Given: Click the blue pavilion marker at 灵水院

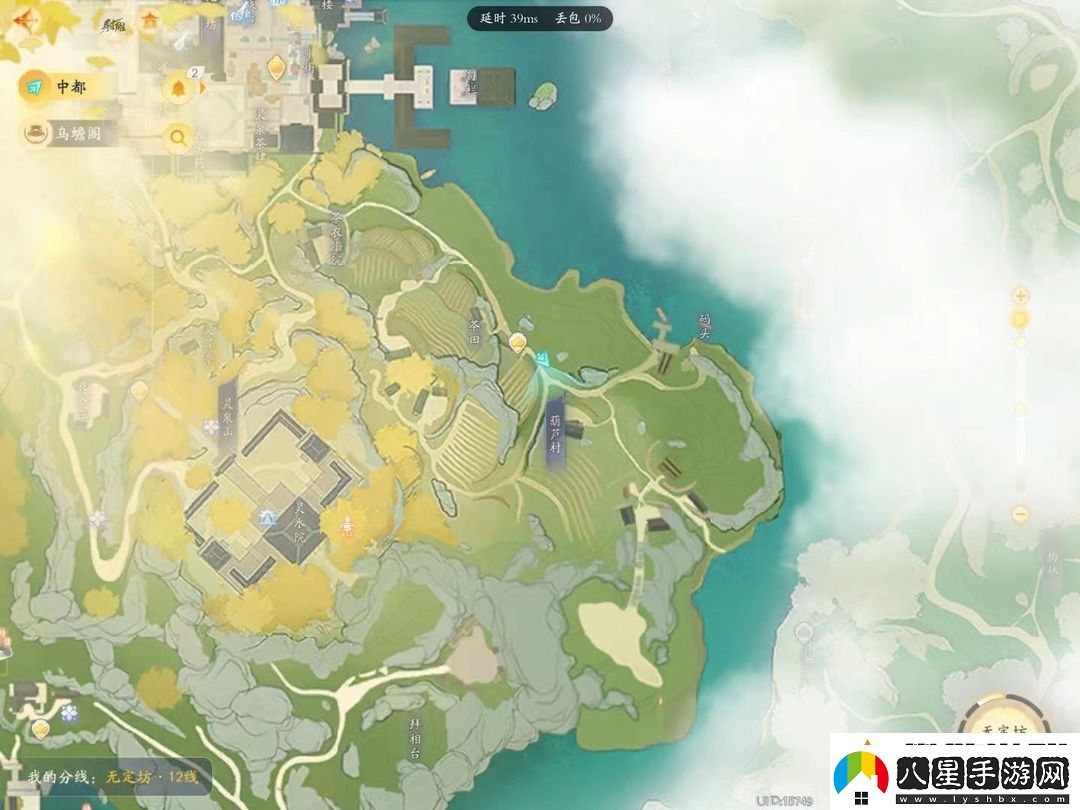Looking at the screenshot, I should 267,518.
